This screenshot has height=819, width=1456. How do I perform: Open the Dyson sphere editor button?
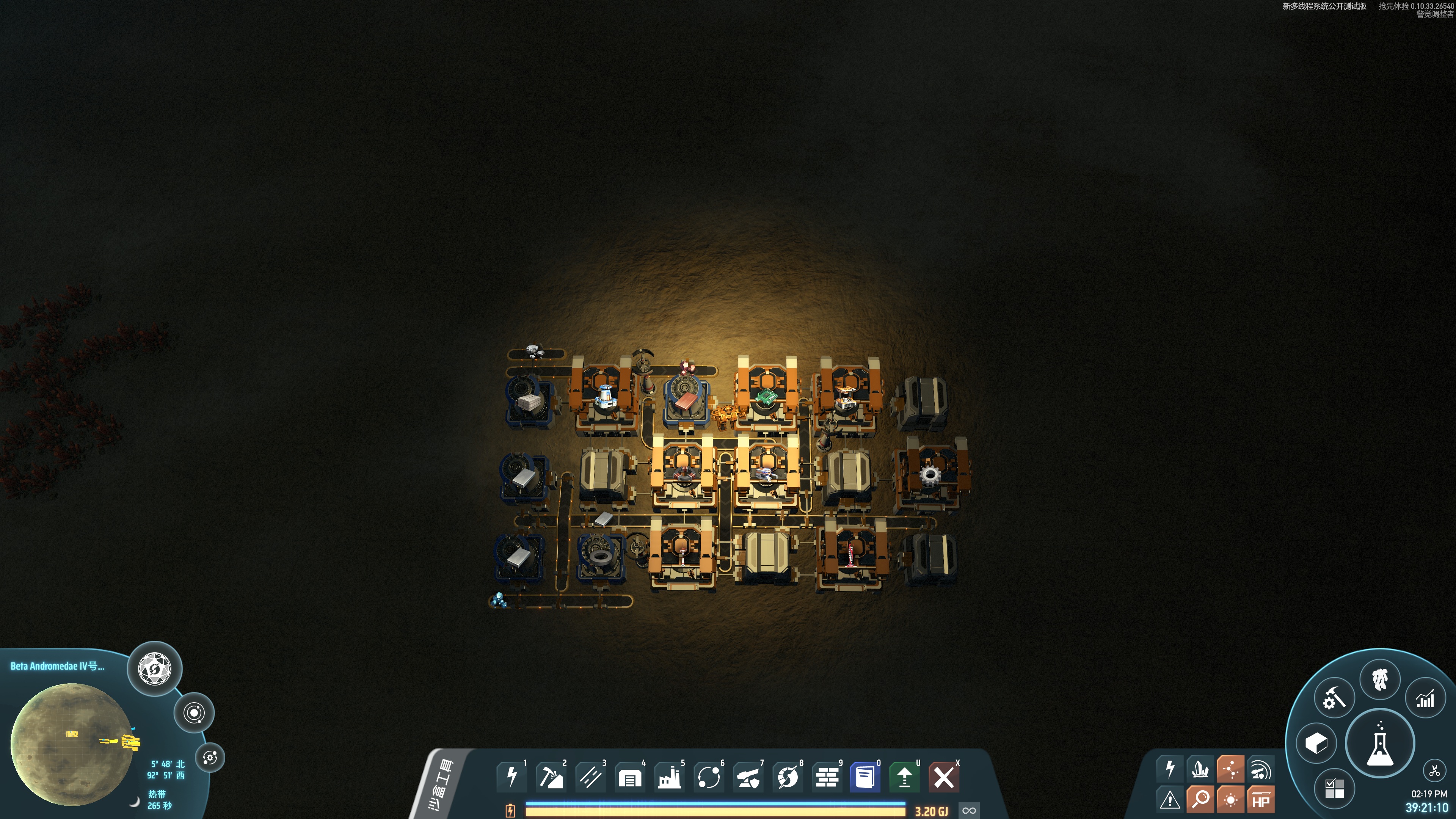point(154,668)
